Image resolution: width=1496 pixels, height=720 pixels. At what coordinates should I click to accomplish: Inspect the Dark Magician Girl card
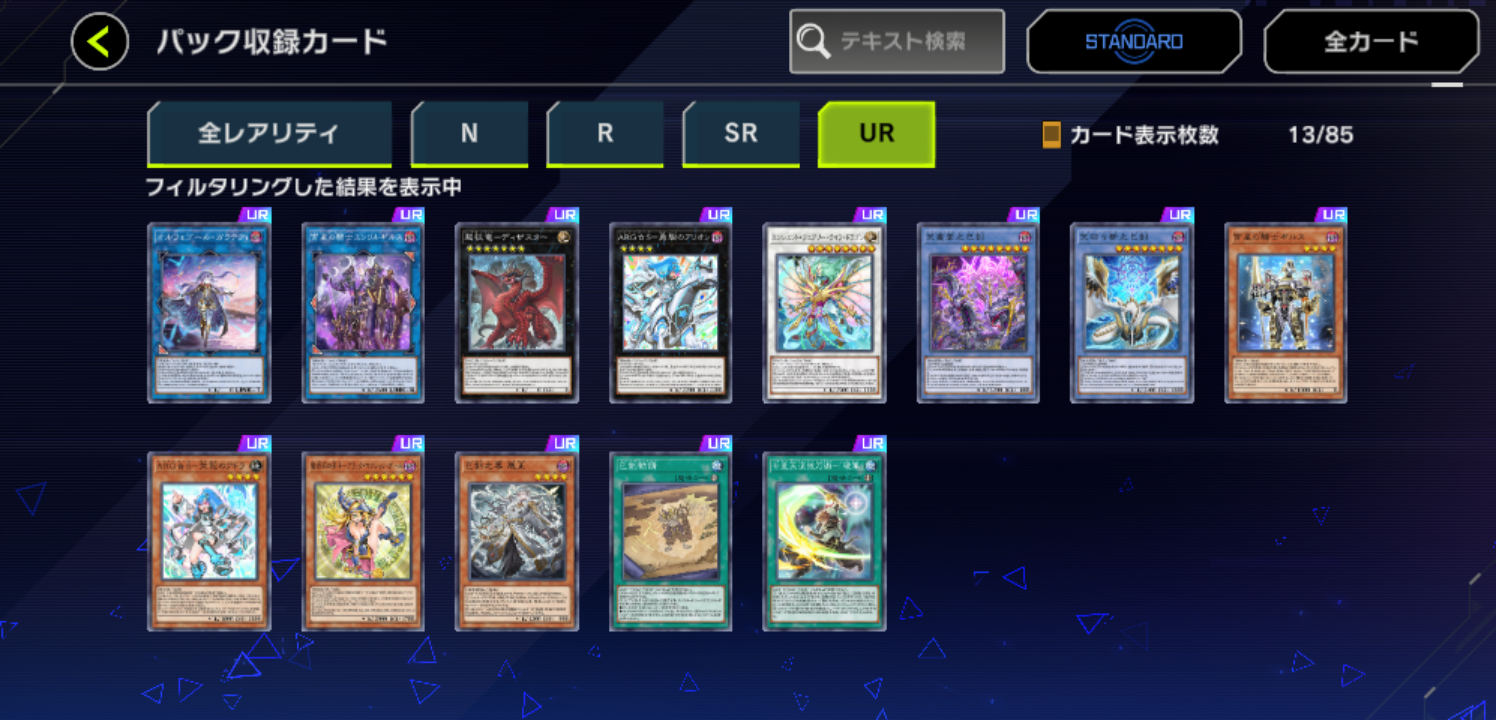[363, 541]
